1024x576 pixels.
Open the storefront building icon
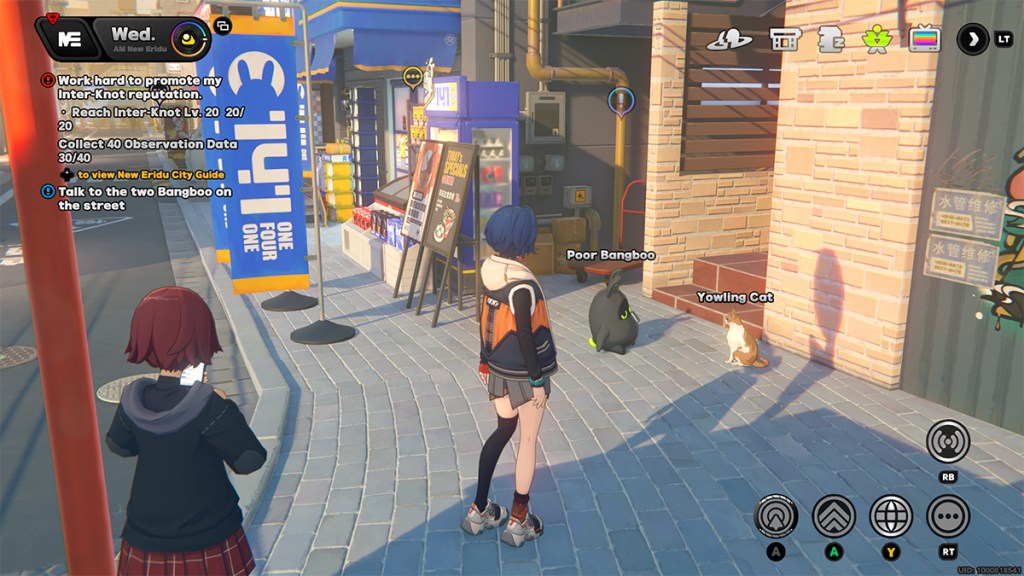(x=786, y=40)
